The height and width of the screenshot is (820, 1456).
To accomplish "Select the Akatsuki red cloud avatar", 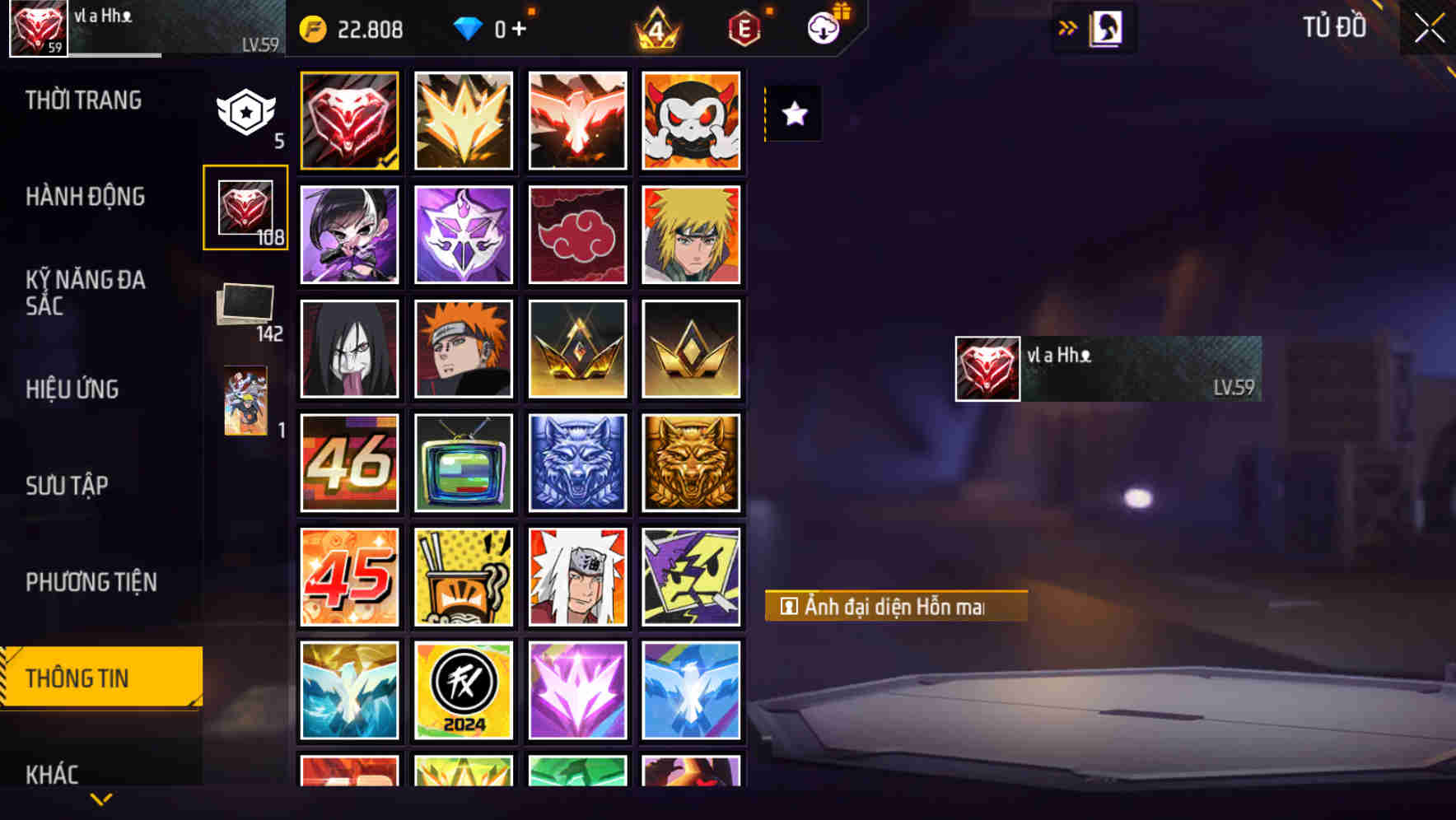I will pyautogui.click(x=577, y=235).
